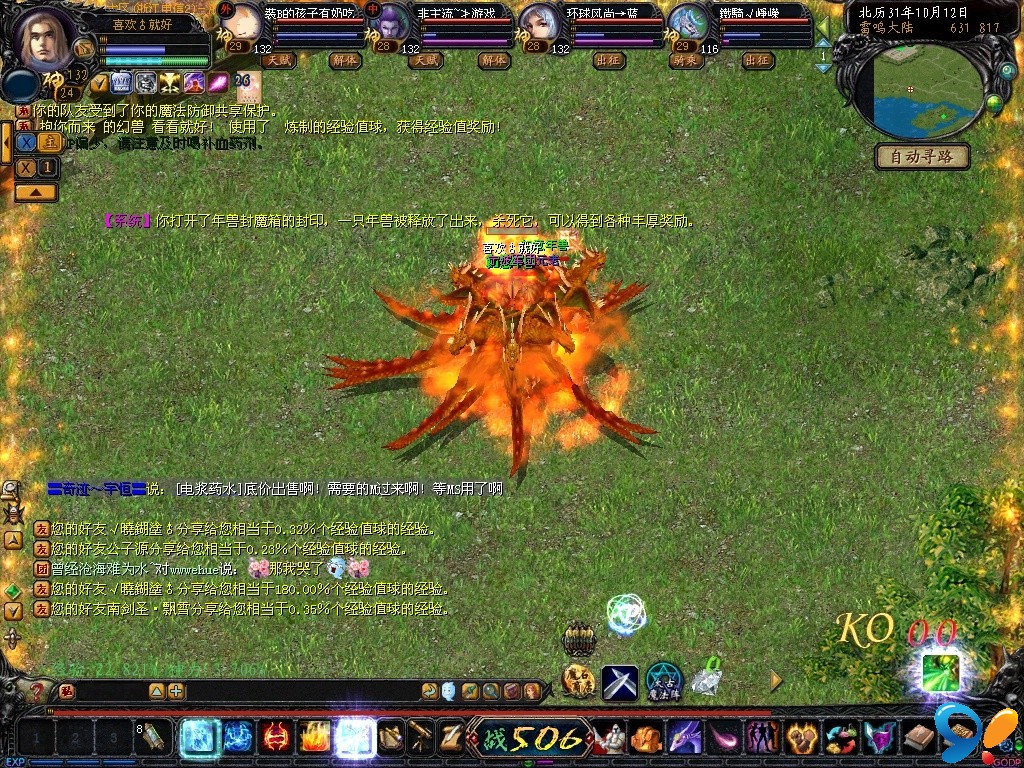The image size is (1024, 768).
Task: Click 骑乘 under the horse pet
Action: [687, 61]
